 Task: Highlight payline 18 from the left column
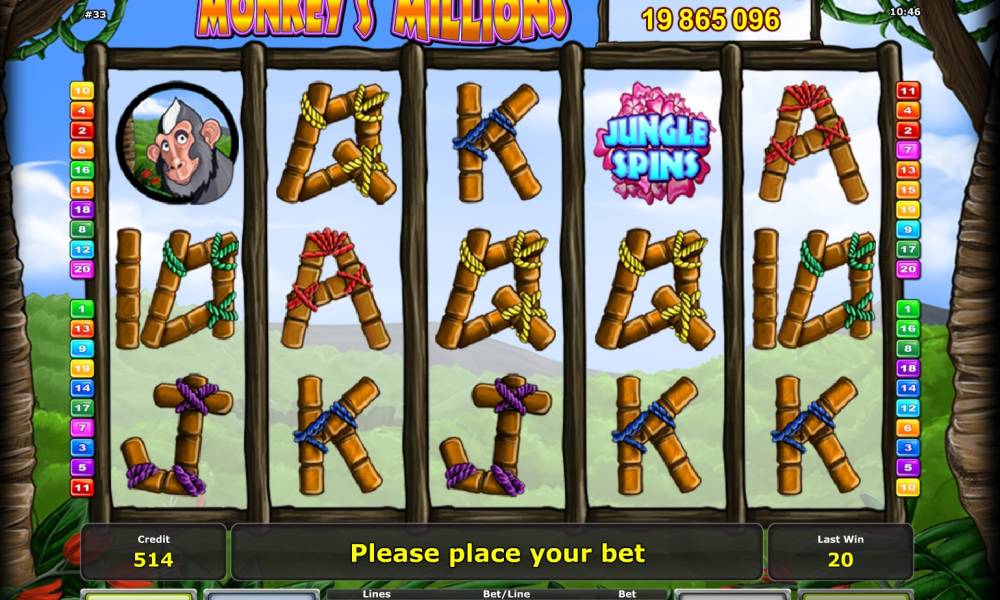point(81,210)
